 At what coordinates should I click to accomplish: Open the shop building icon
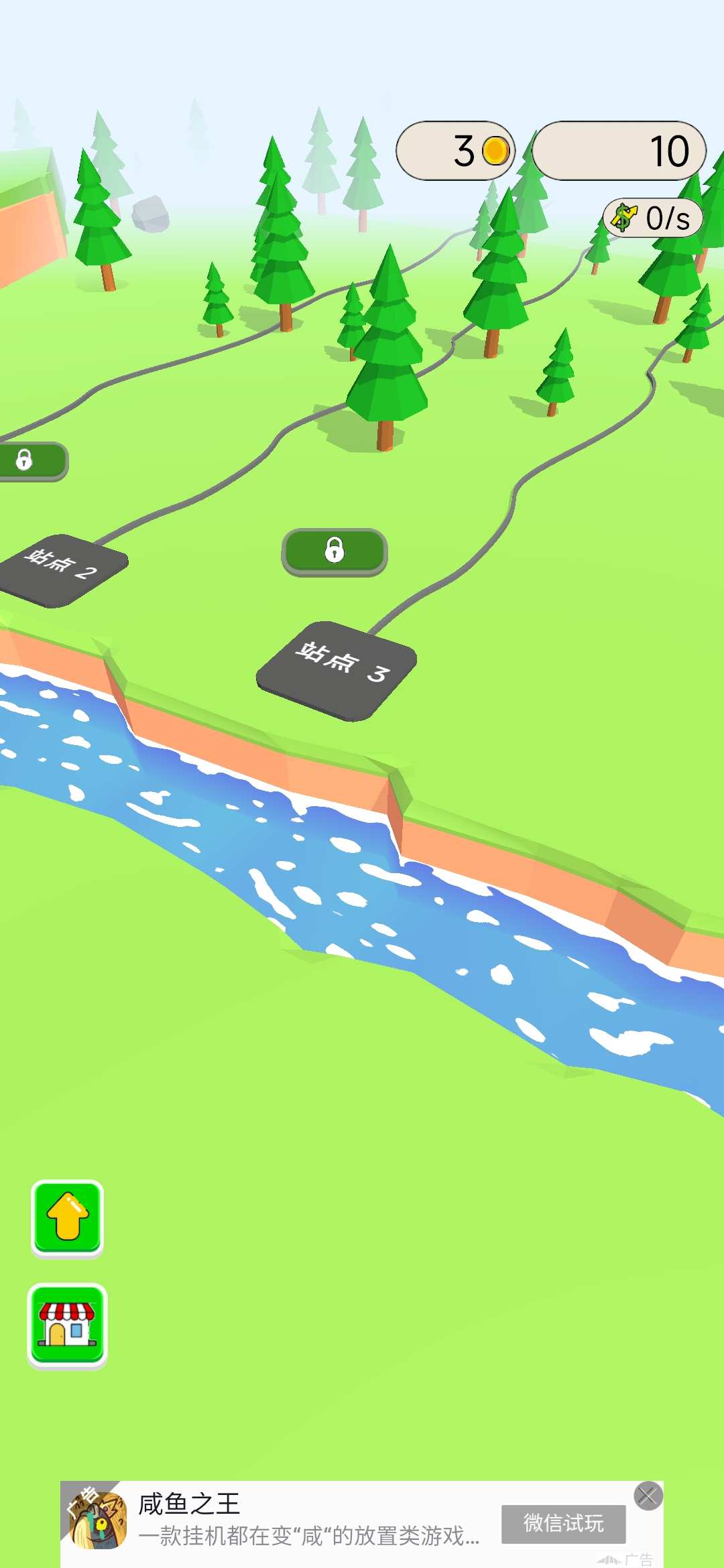coord(67,1325)
